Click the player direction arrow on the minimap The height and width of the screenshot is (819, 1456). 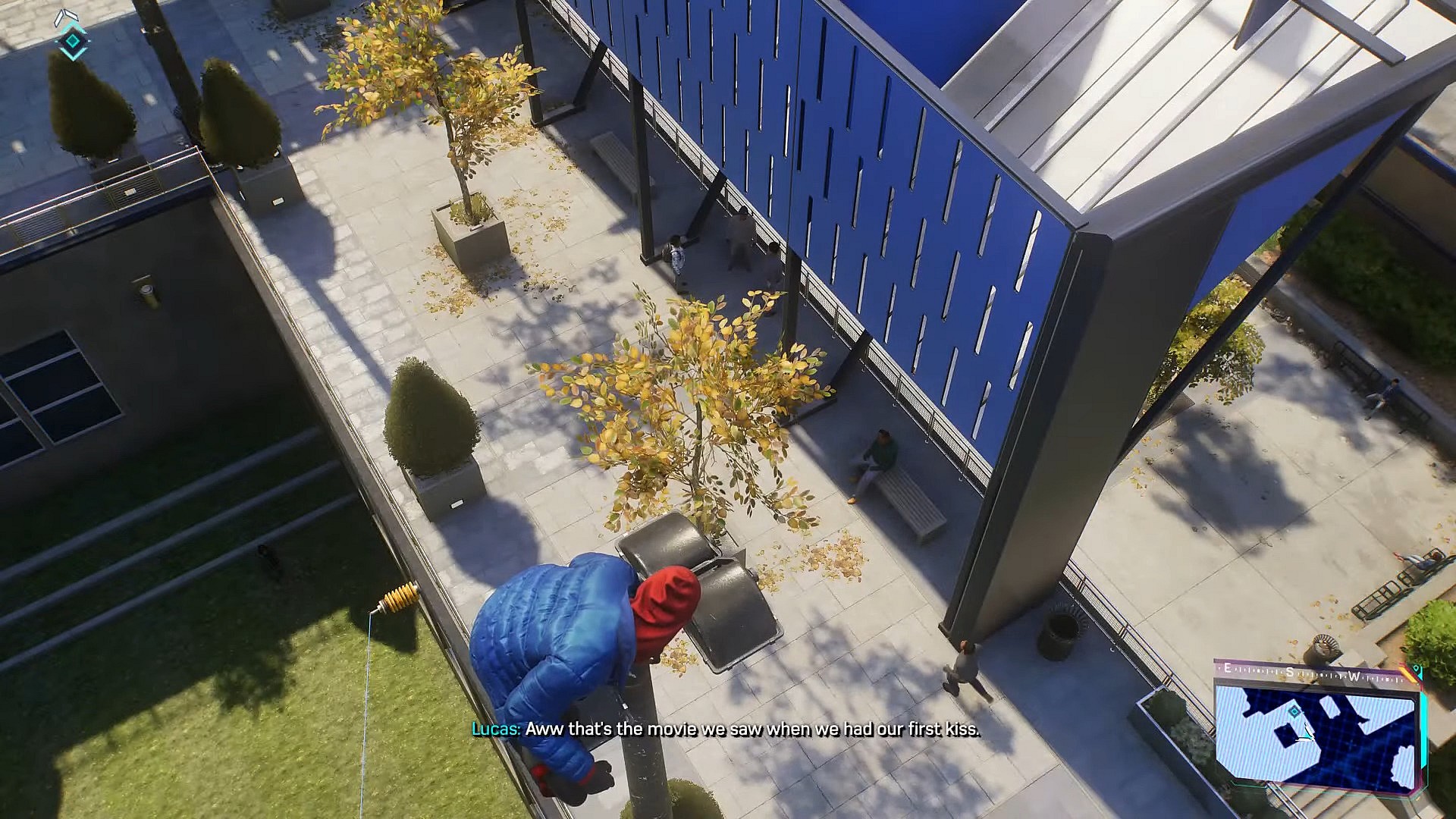[x=1307, y=733]
